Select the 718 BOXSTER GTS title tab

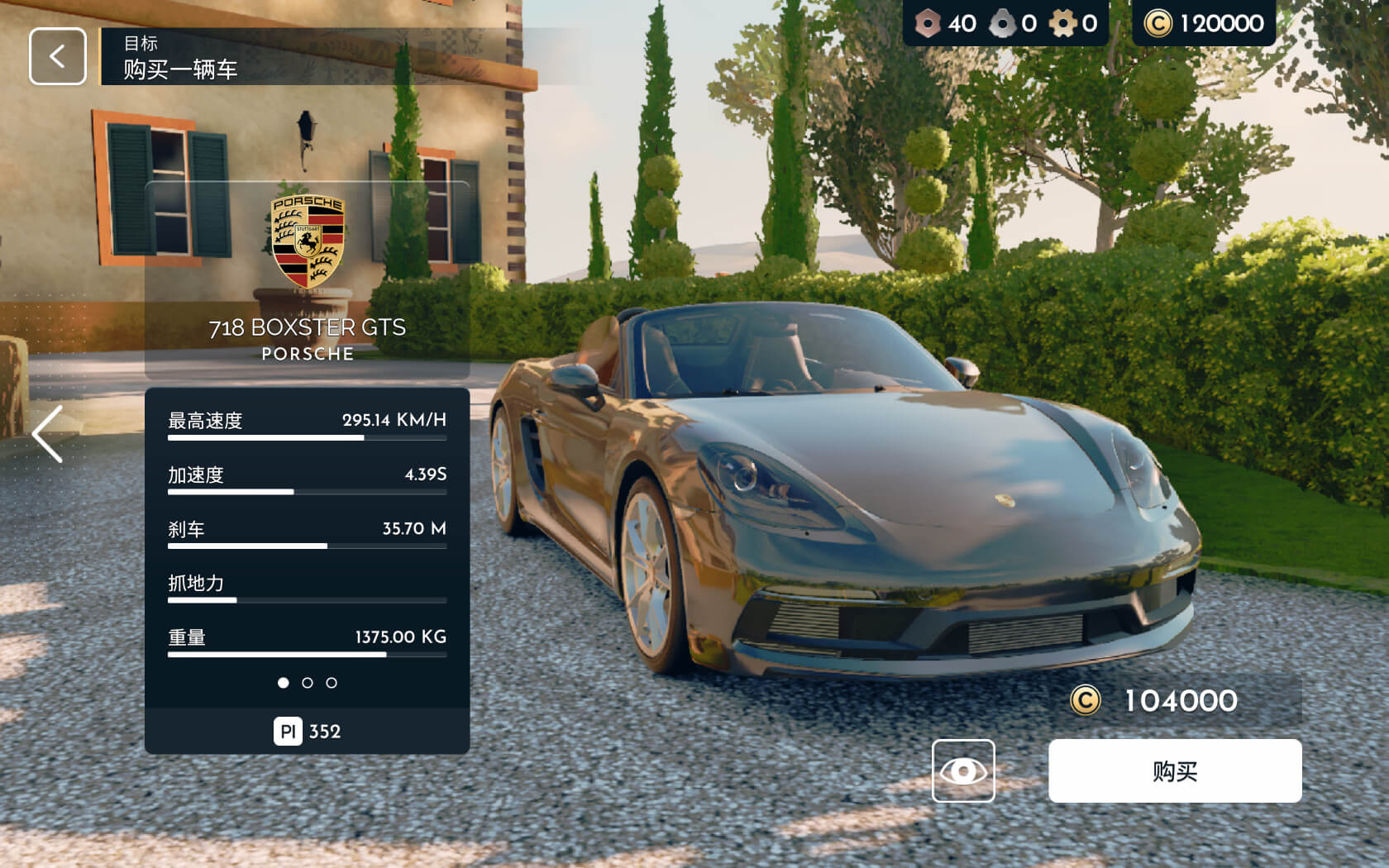click(x=307, y=327)
